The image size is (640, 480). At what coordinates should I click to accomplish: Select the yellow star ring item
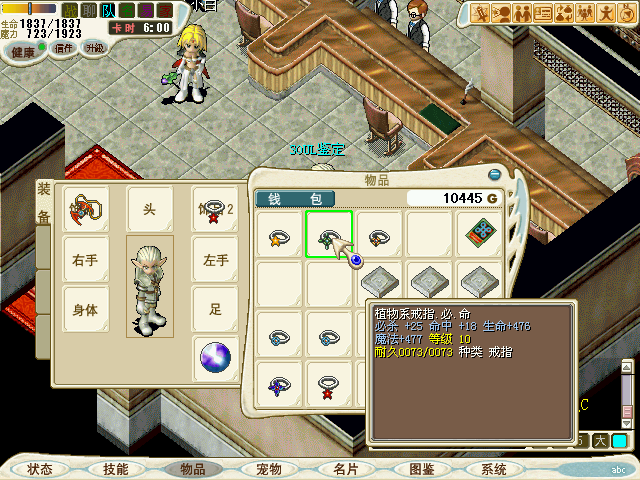[277, 237]
